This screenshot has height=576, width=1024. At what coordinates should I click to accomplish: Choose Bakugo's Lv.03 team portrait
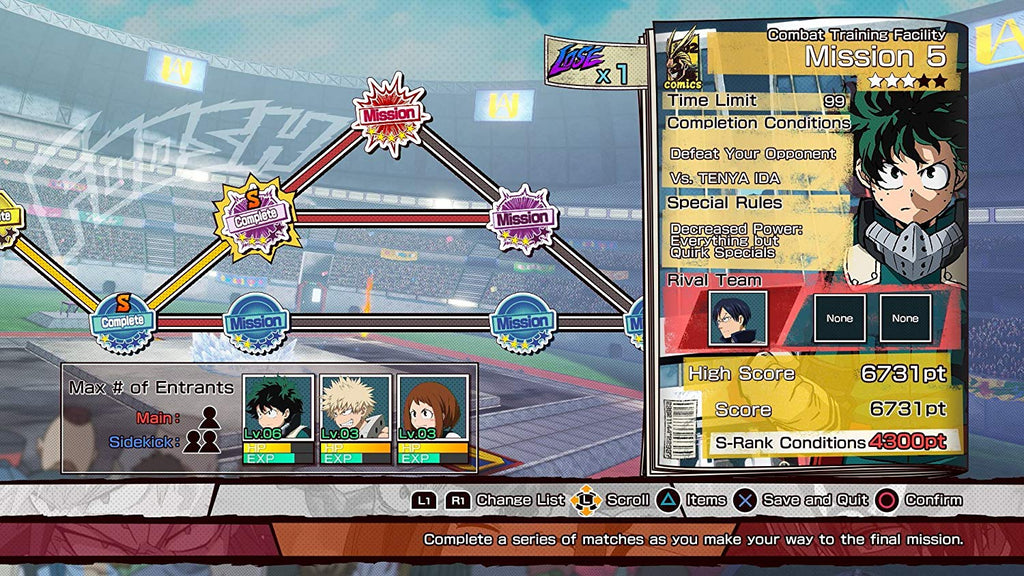(355, 418)
